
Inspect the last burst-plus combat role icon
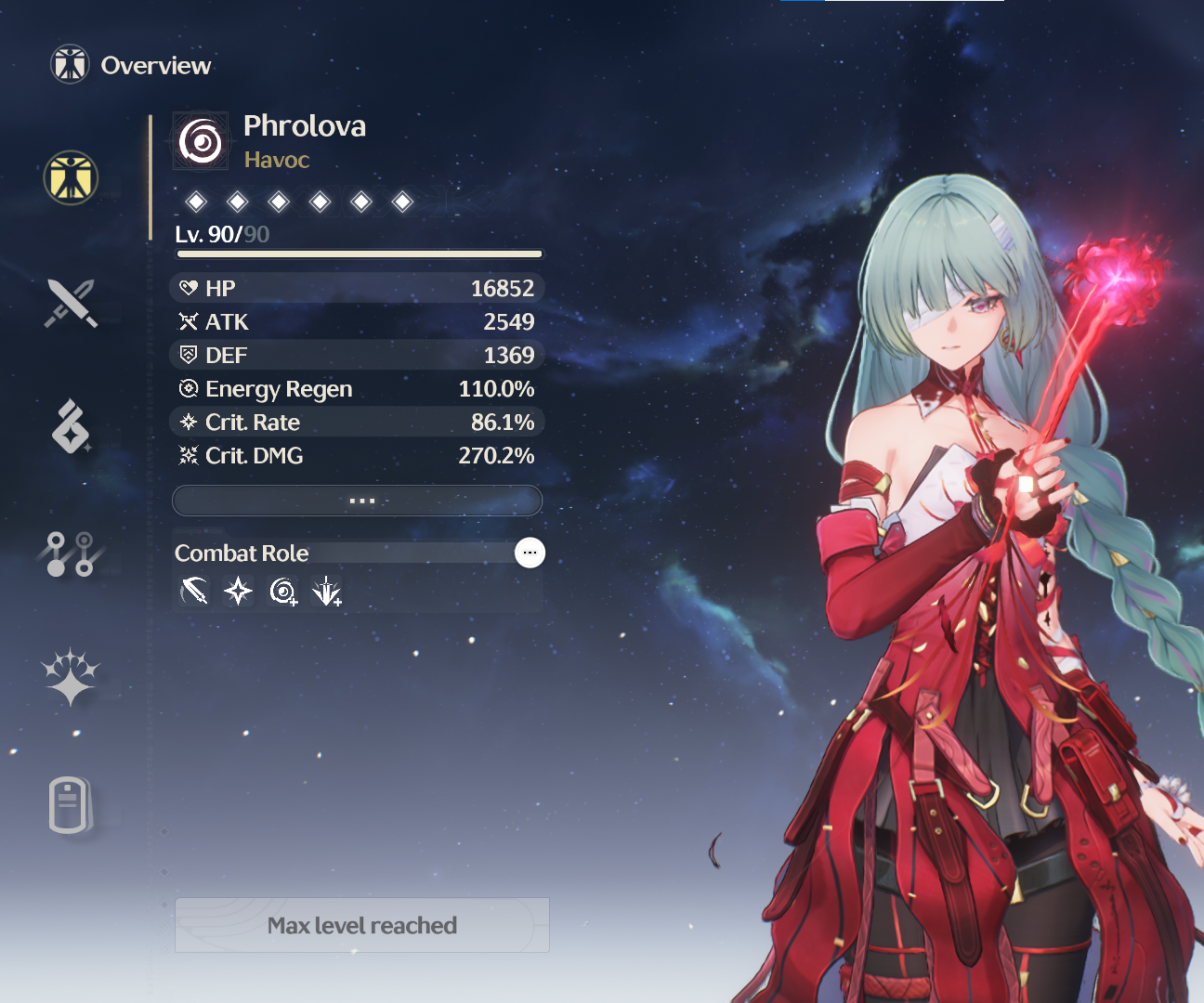click(x=327, y=591)
